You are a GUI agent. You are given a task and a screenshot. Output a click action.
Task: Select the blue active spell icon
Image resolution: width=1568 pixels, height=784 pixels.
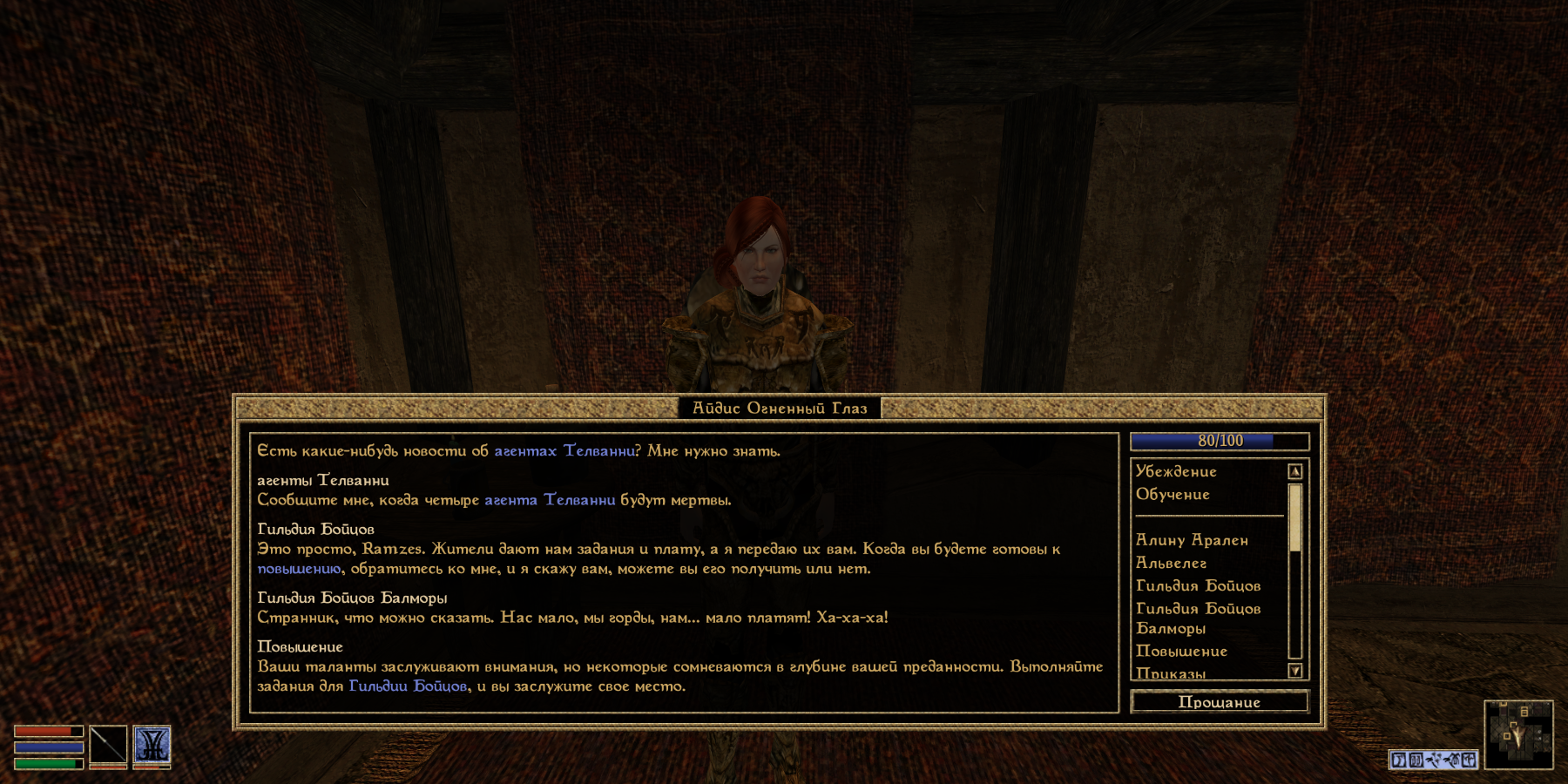(x=152, y=746)
